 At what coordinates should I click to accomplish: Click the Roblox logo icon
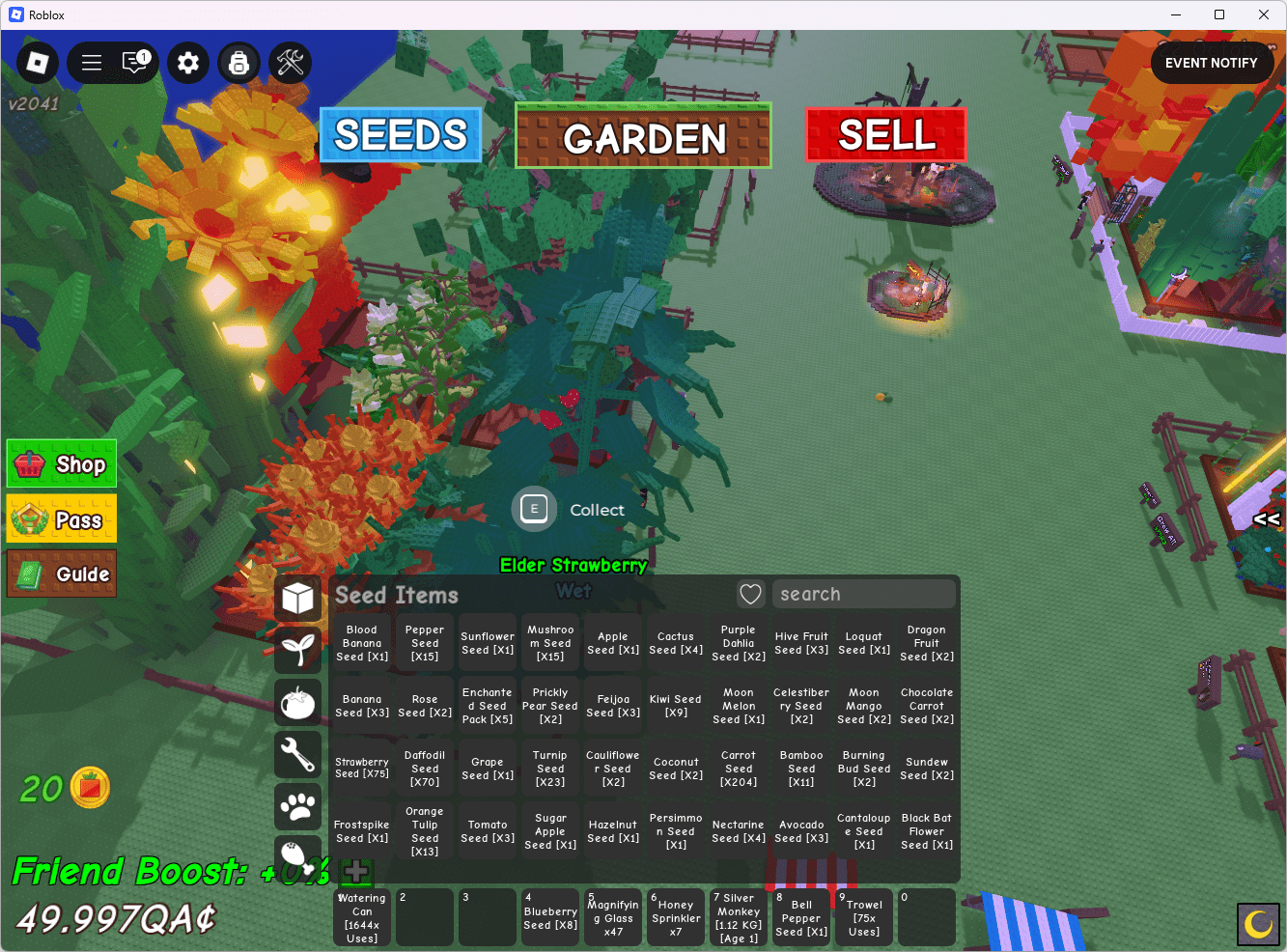[x=37, y=62]
